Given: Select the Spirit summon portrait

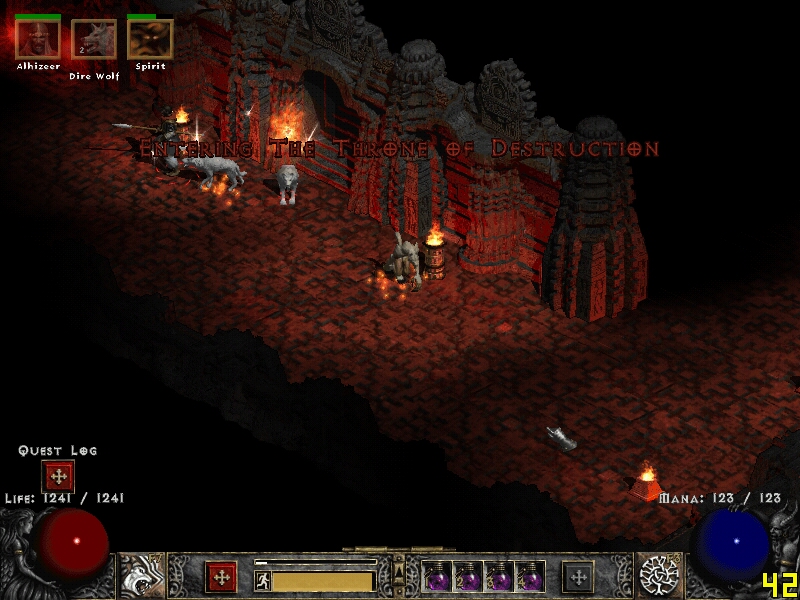Looking at the screenshot, I should 150,40.
